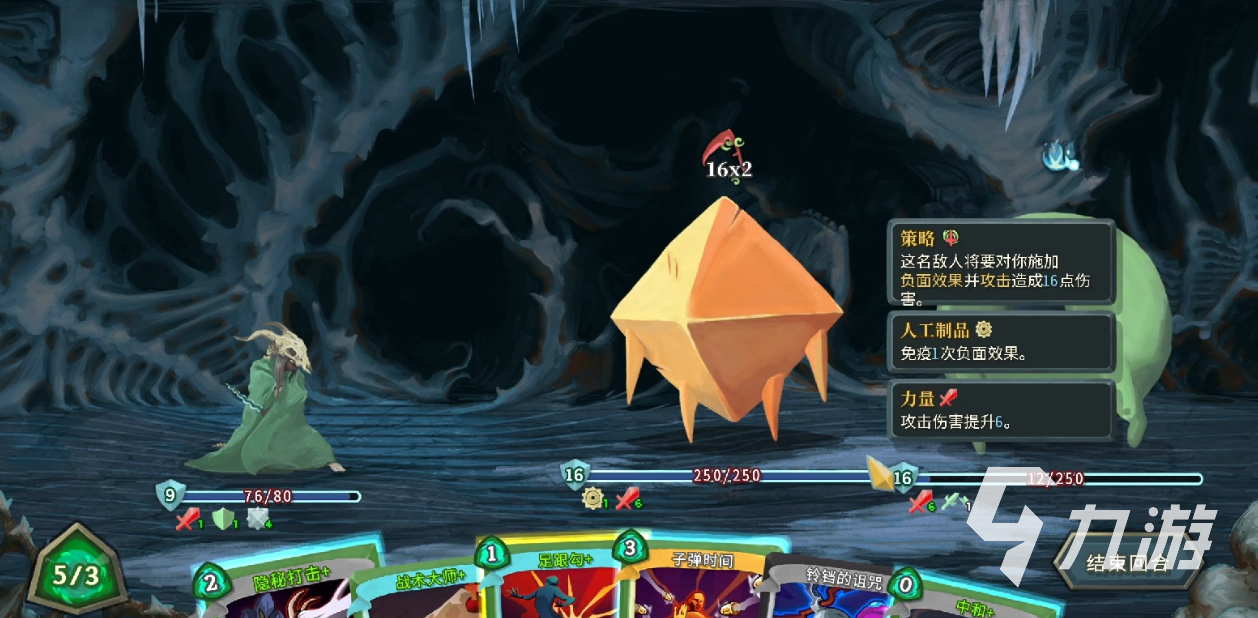Click the green energy orb showing 5/3

click(x=77, y=575)
